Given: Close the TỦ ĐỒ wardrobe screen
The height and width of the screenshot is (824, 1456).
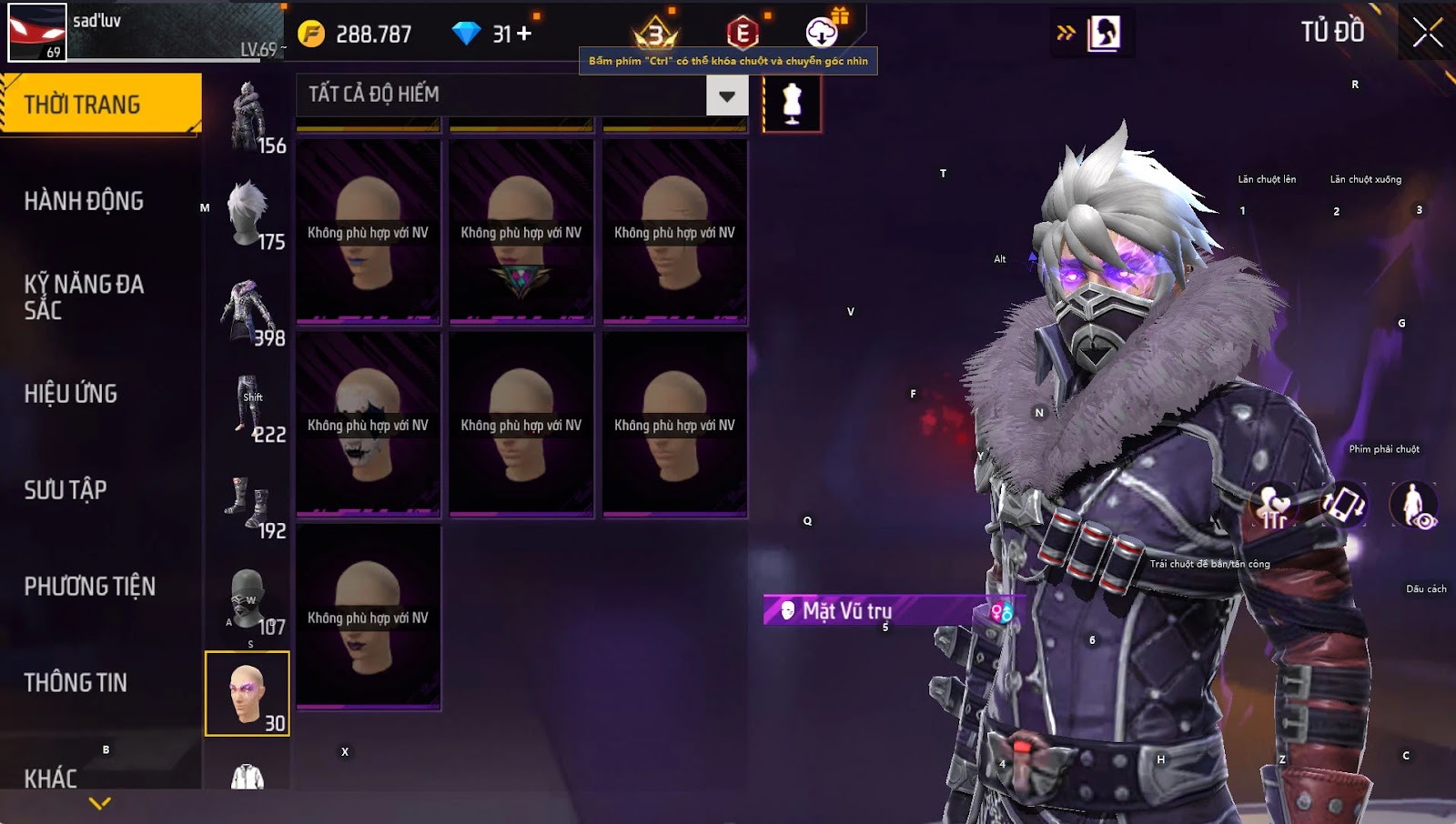Looking at the screenshot, I should pos(1427,33).
